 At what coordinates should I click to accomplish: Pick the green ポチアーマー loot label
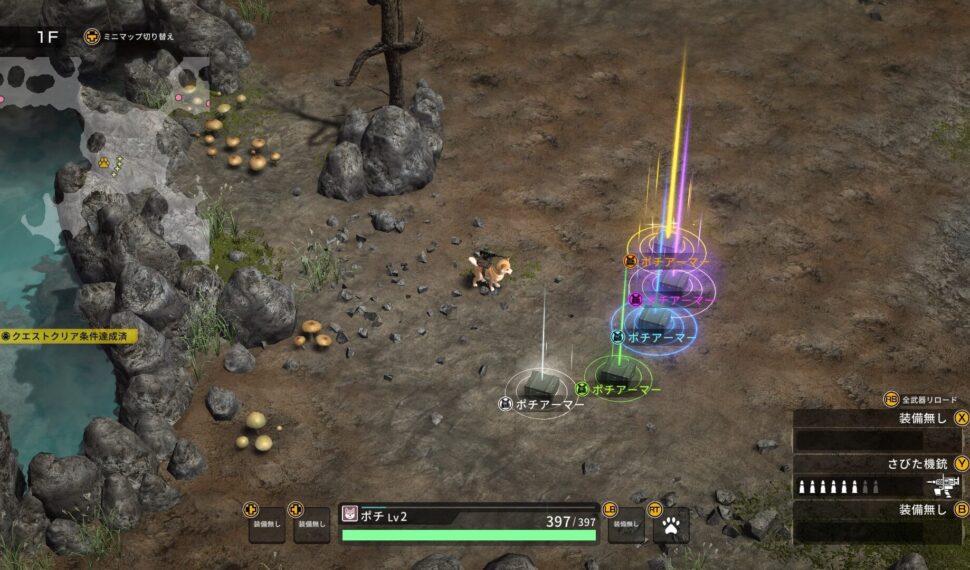click(625, 389)
